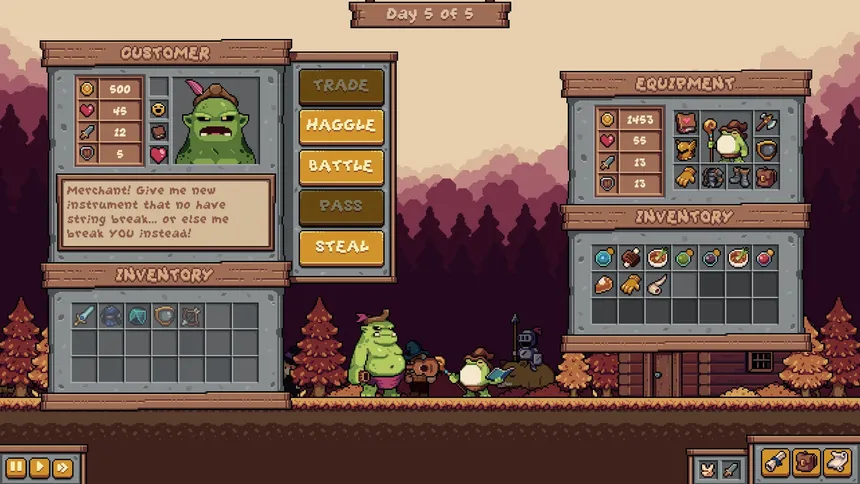860x484 pixels.
Task: Open the white parchment map button
Action: click(x=833, y=461)
